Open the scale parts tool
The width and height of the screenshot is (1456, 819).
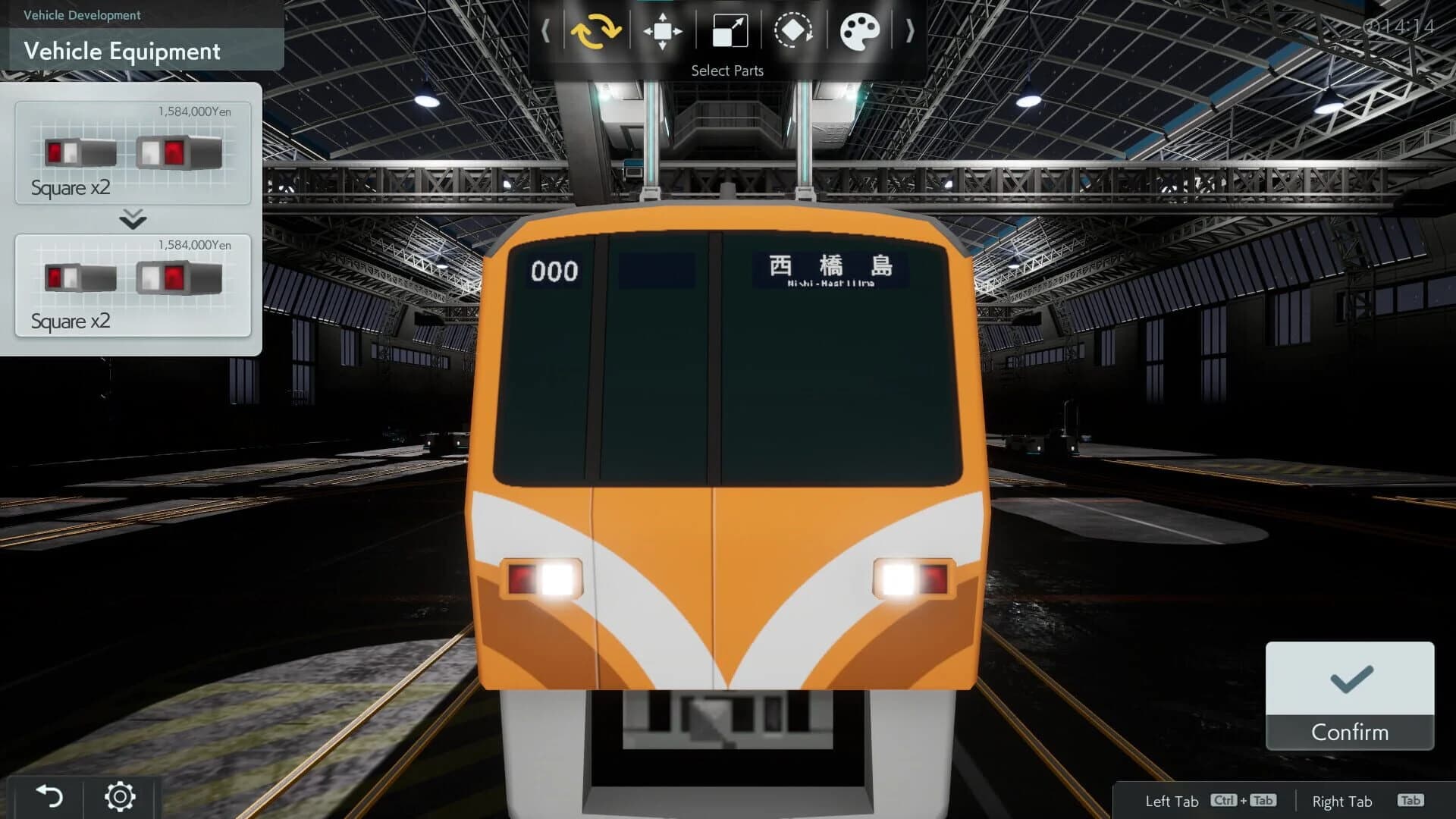(727, 30)
